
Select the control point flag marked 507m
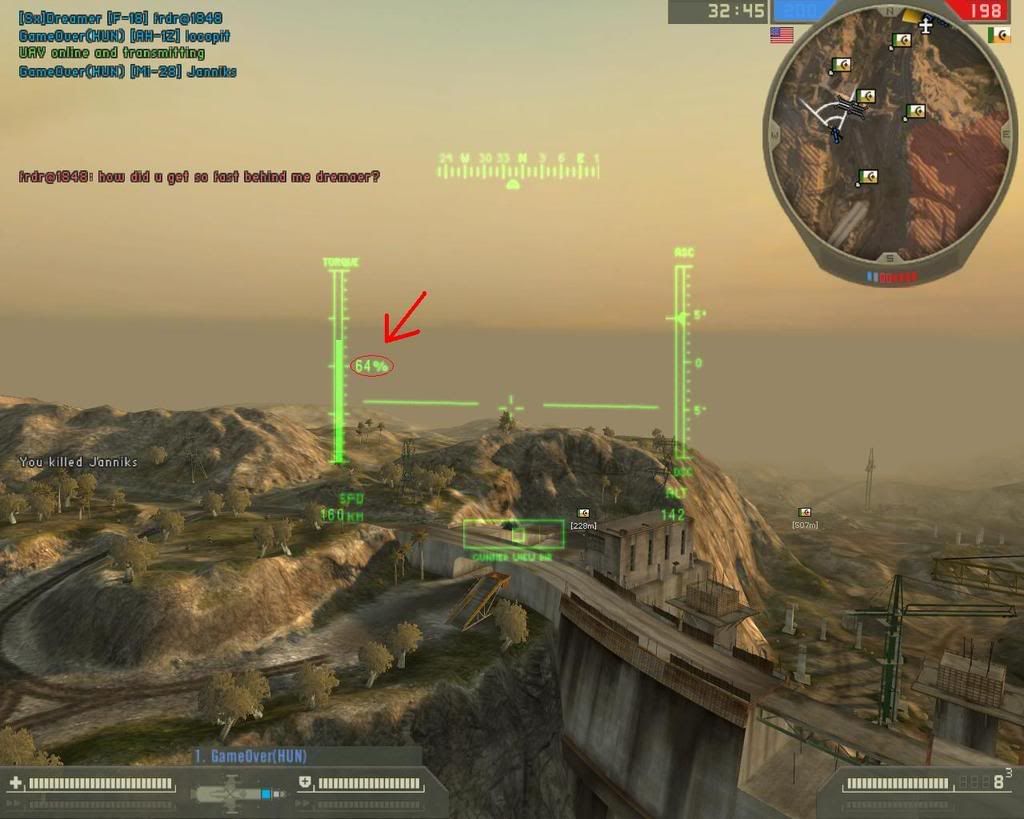[x=804, y=513]
